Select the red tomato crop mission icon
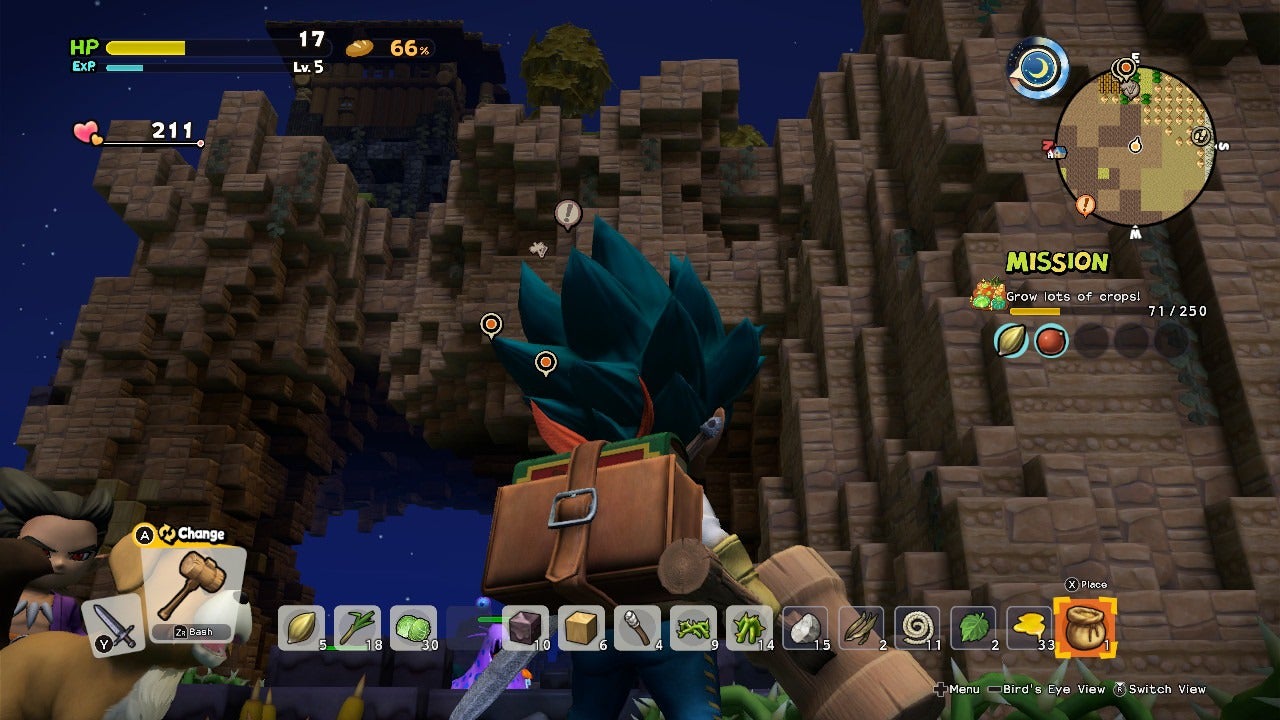The width and height of the screenshot is (1280, 720). [x=1050, y=341]
